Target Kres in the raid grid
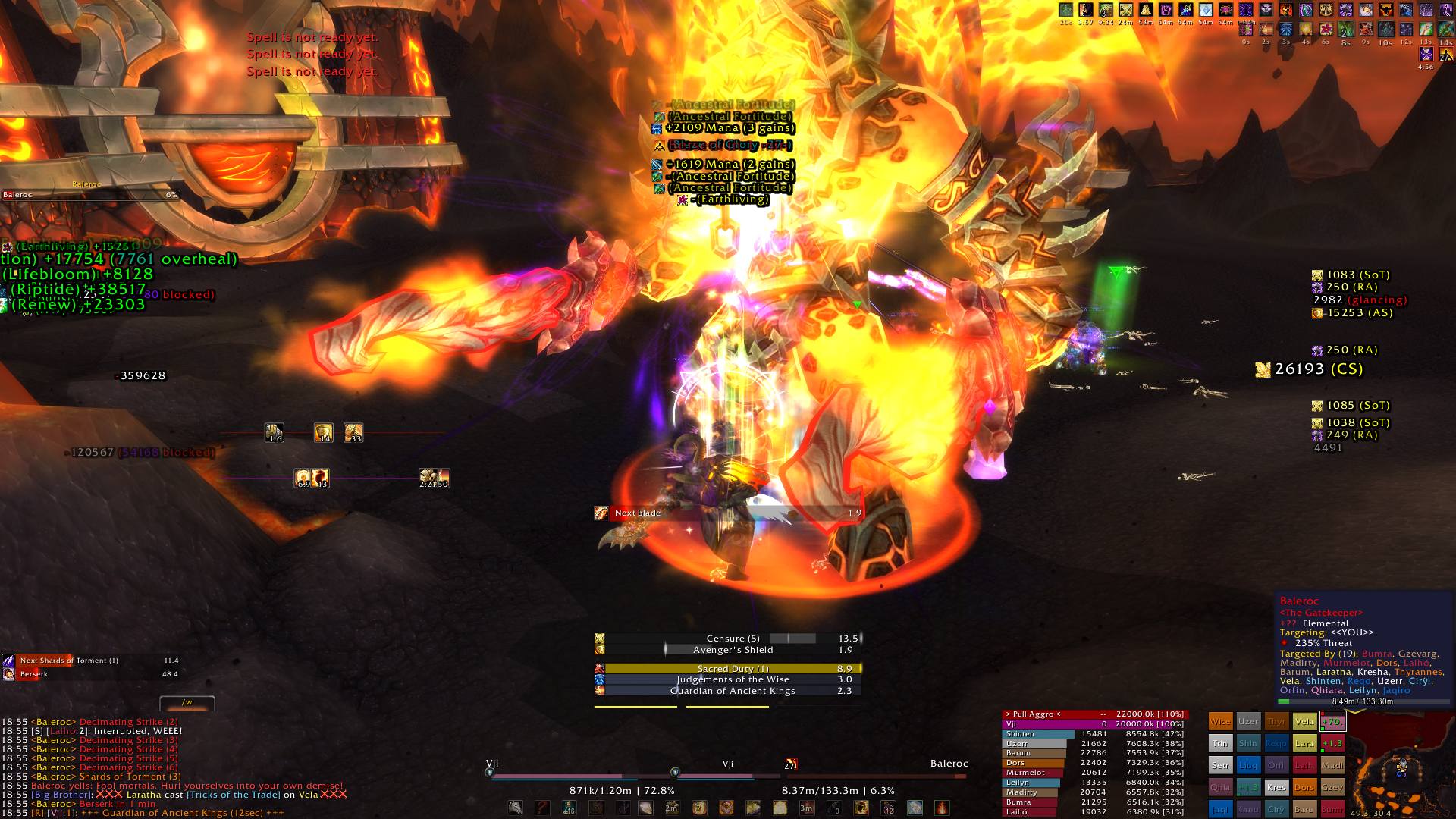This screenshot has width=1456, height=819. [1276, 787]
